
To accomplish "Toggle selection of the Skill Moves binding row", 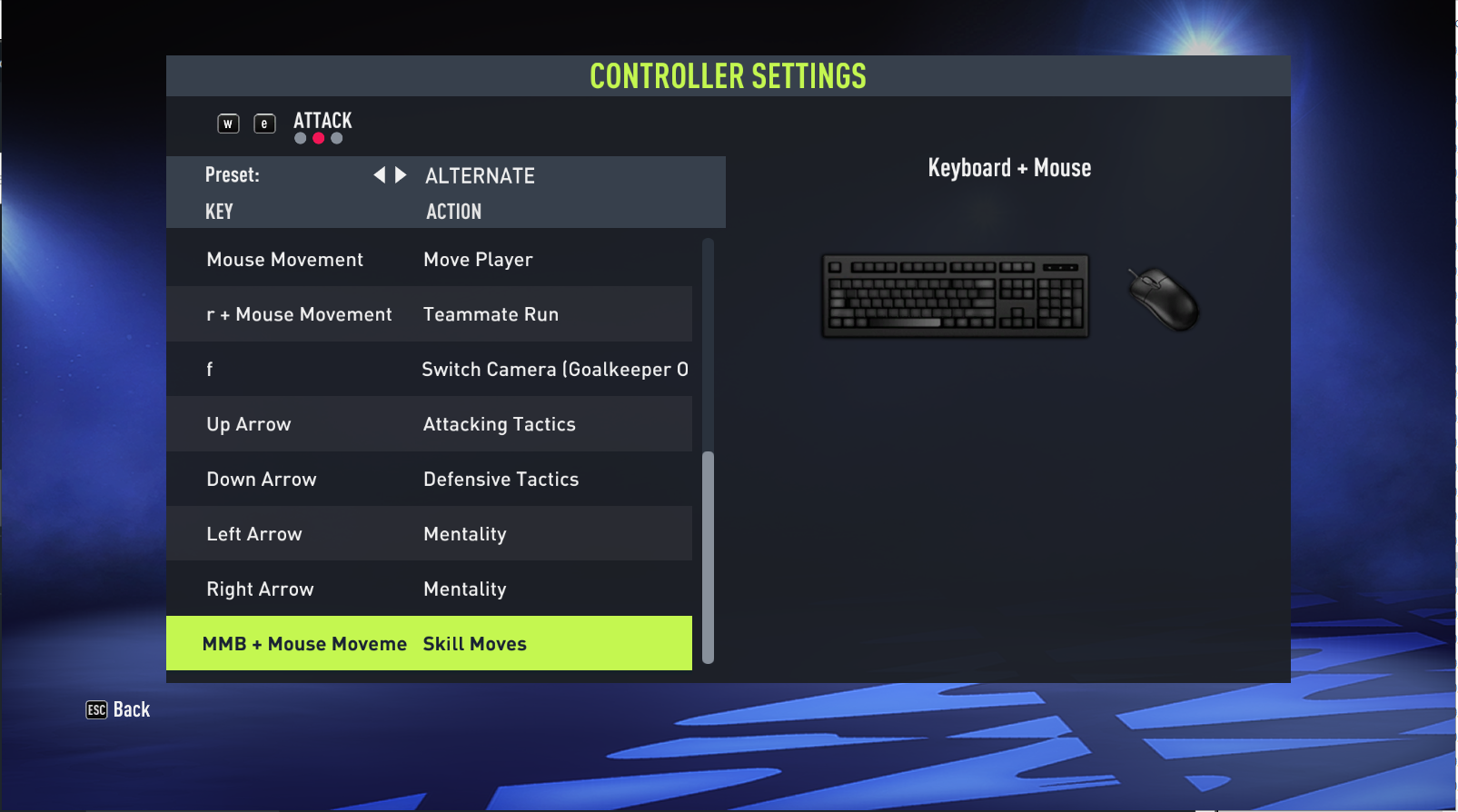I will click(x=429, y=643).
